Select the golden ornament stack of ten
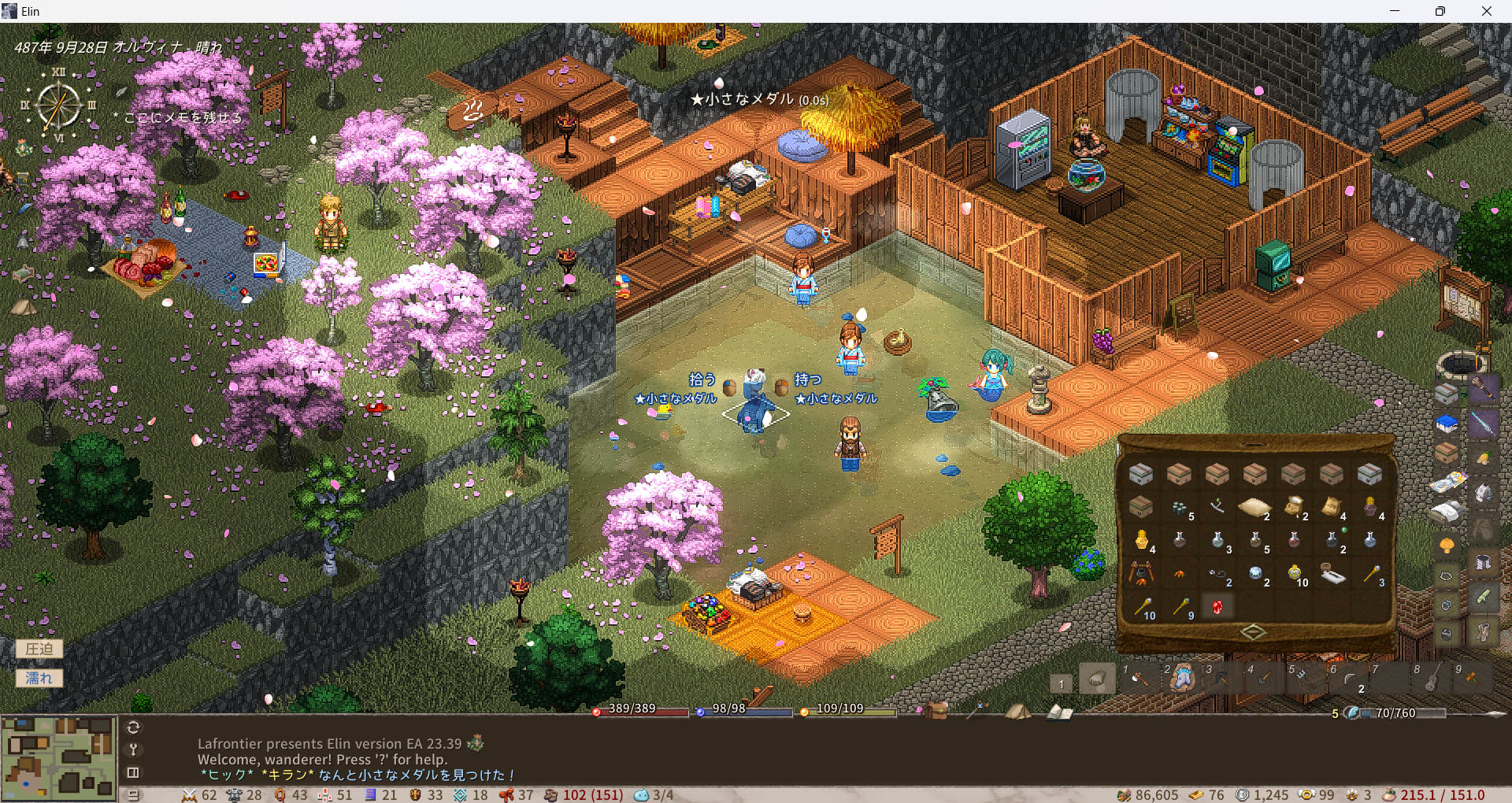Viewport: 1512px width, 803px height. (x=1294, y=573)
